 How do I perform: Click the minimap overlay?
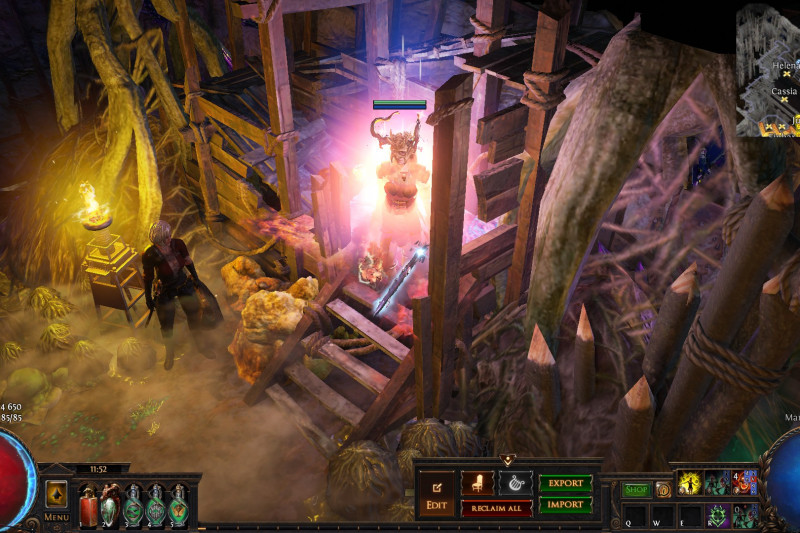768,70
